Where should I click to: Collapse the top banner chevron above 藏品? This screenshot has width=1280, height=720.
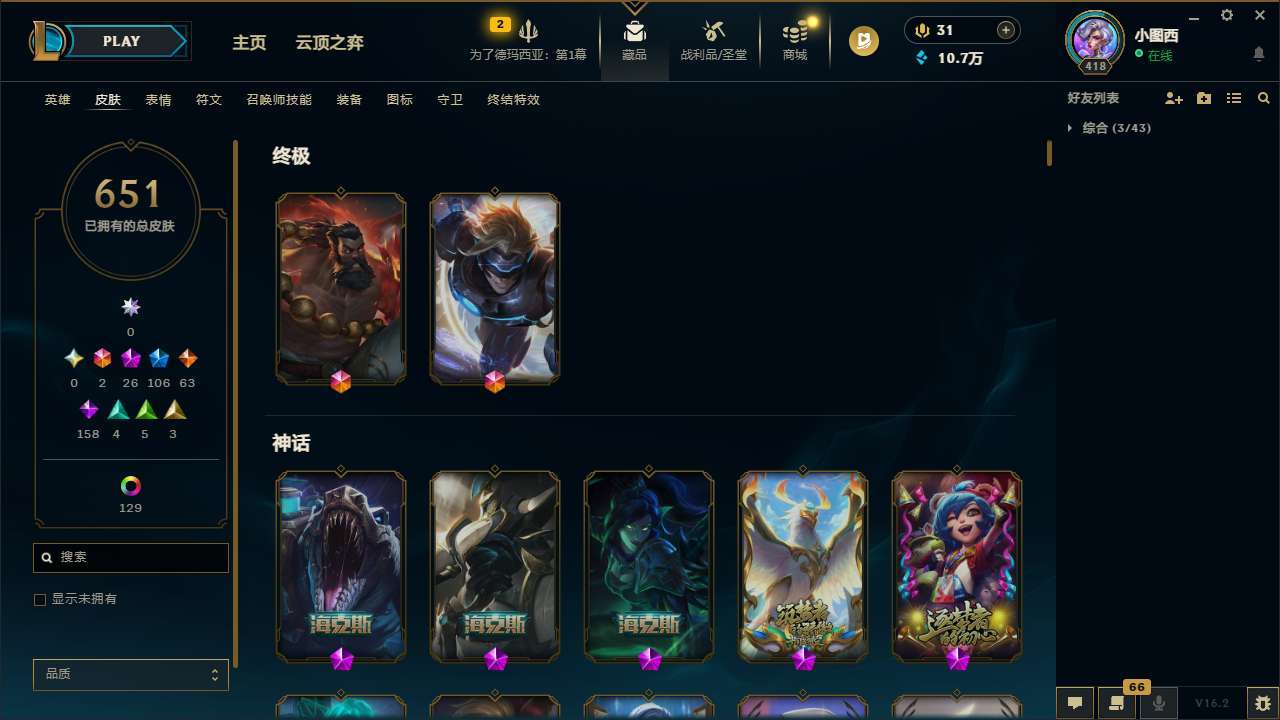635,7
